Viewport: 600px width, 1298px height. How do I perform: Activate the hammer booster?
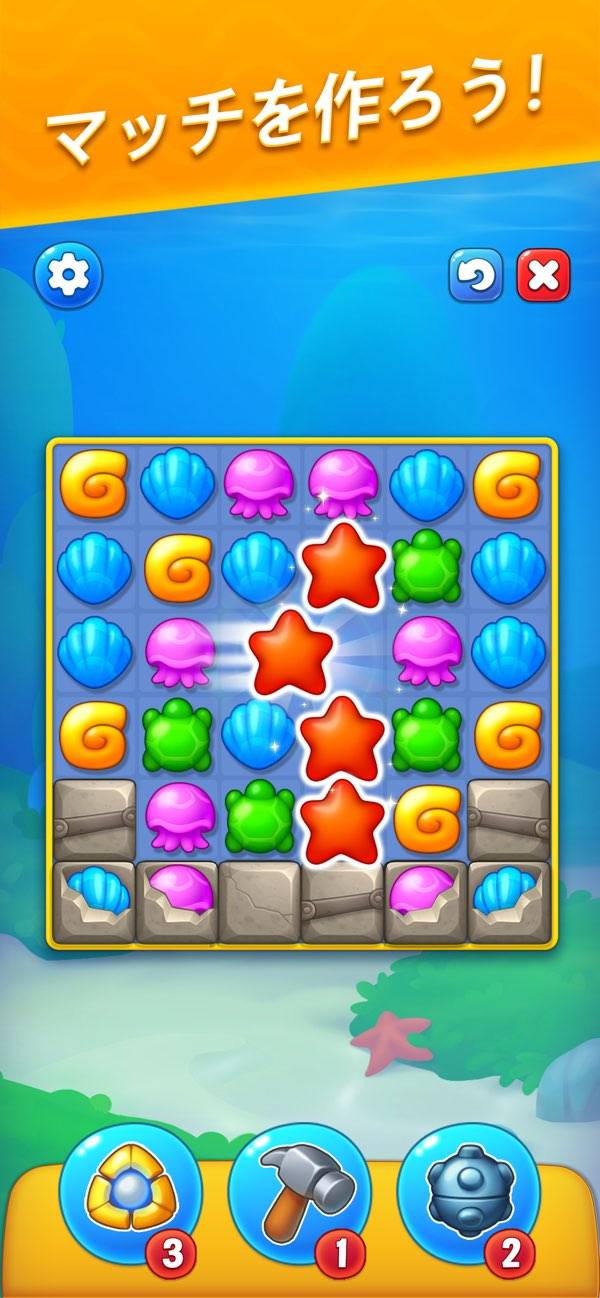click(x=300, y=1186)
